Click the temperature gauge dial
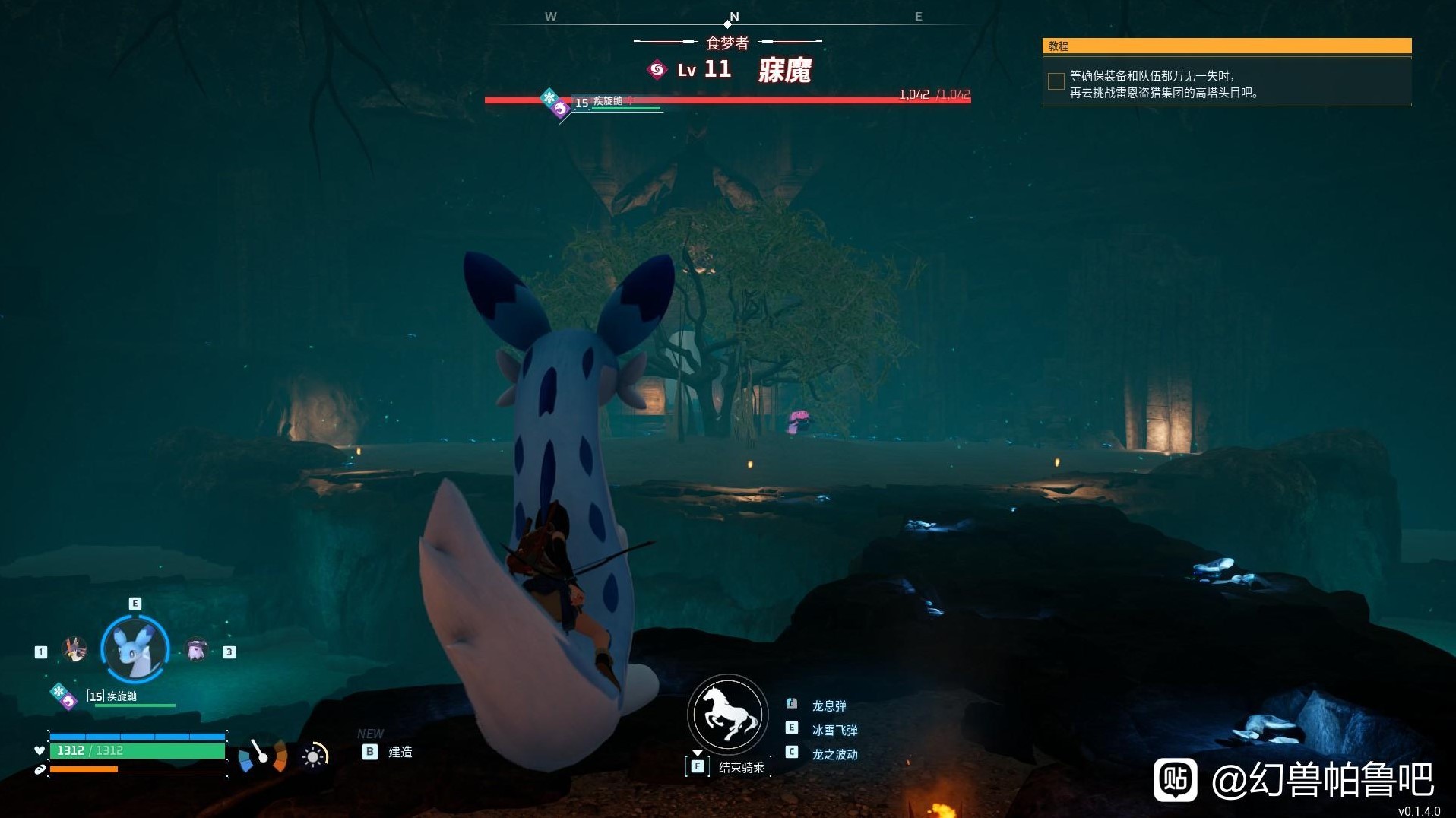The image size is (1456, 818). tap(262, 756)
